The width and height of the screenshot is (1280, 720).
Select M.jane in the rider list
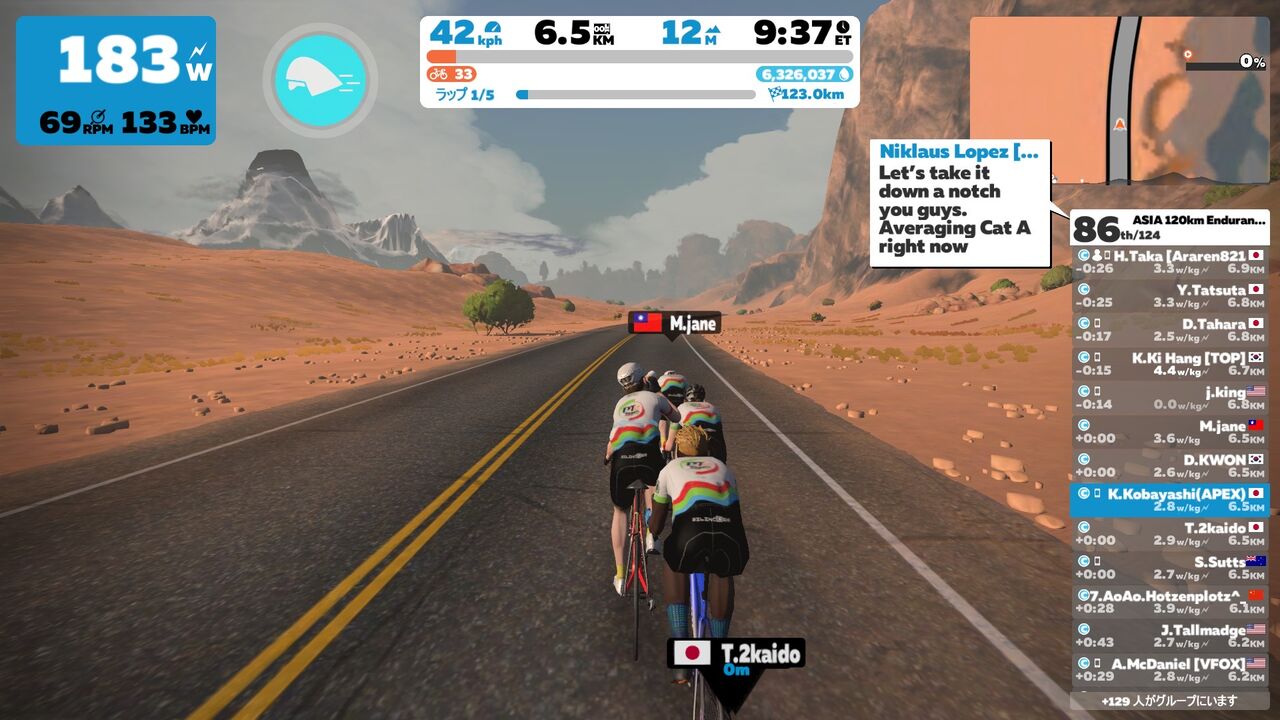[x=1169, y=432]
